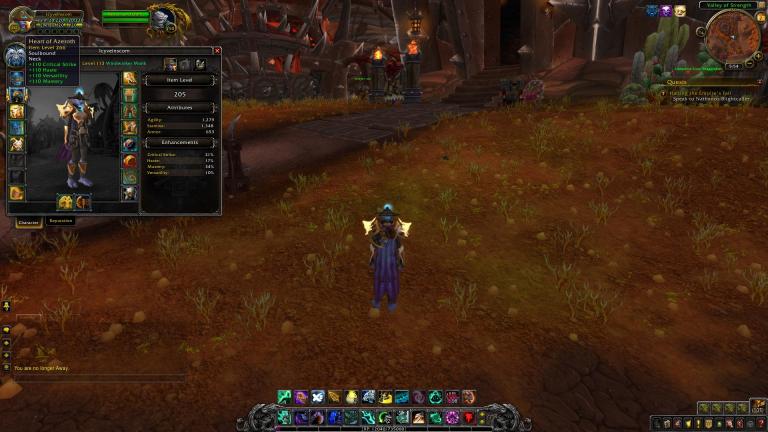Click the target portrait frame
Image resolution: width=768 pixels, height=432 pixels.
(x=163, y=16)
